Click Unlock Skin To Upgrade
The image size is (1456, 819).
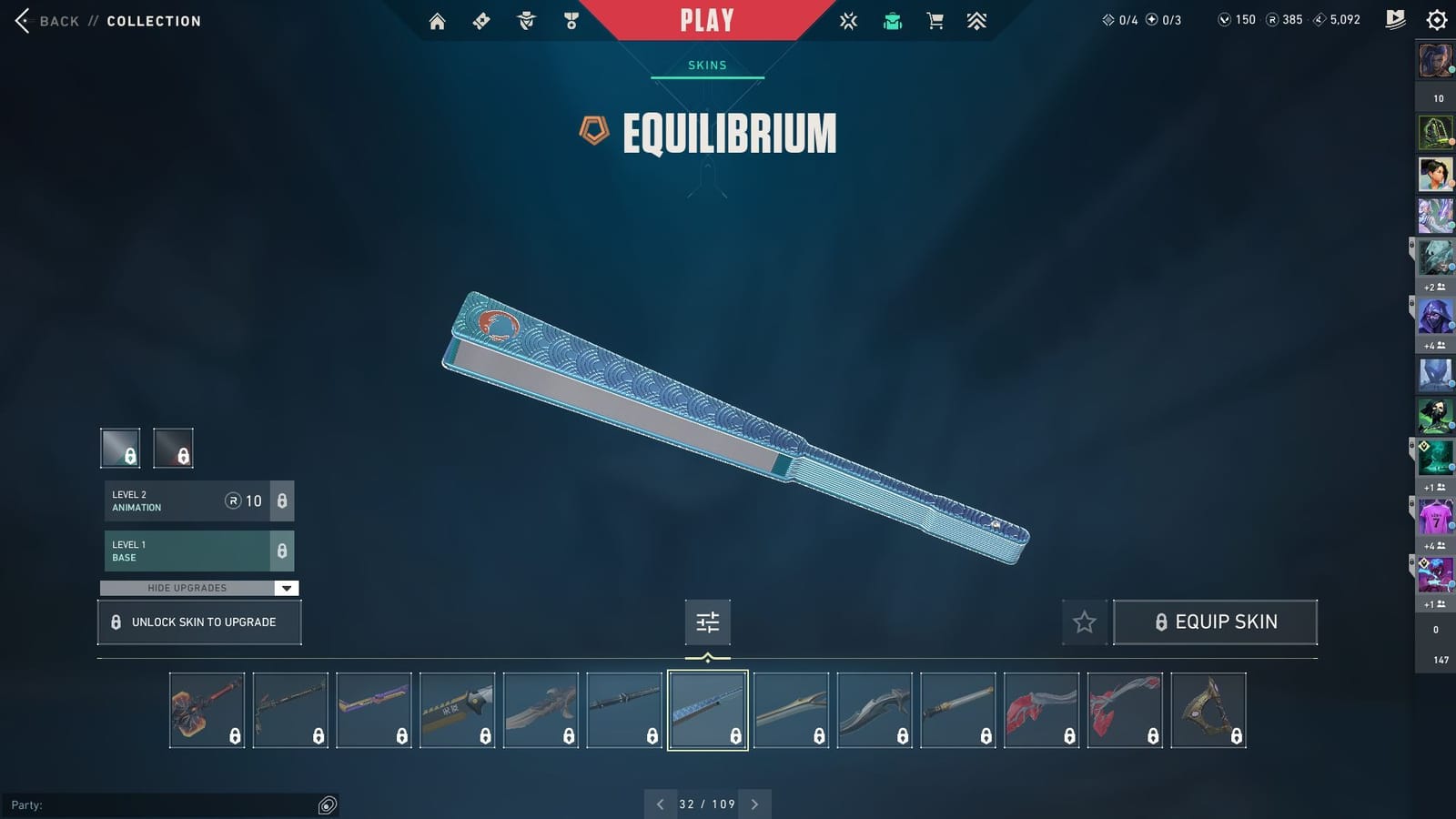[x=198, y=622]
